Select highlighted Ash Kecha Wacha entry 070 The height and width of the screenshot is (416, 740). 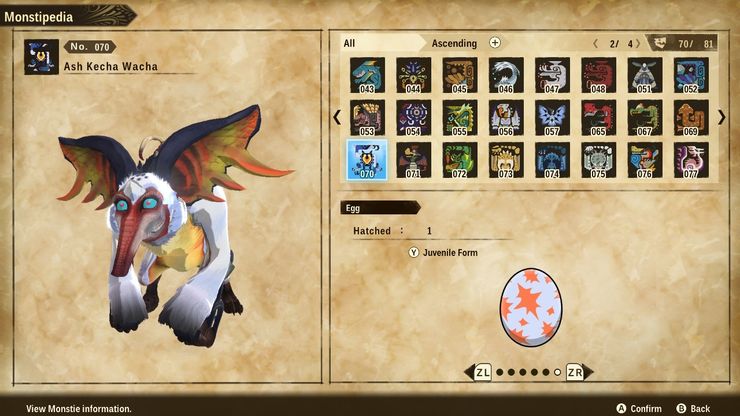[x=367, y=160]
